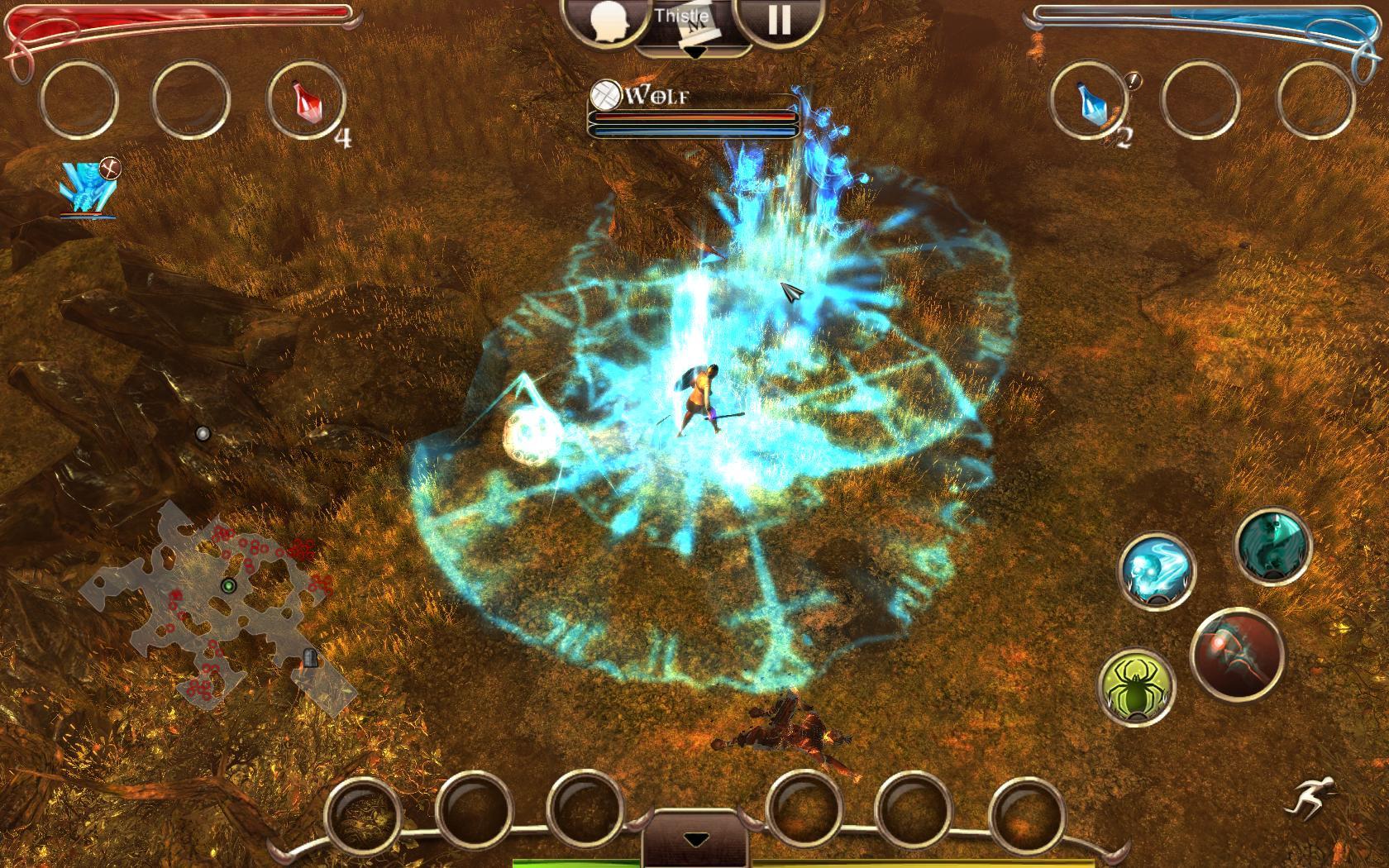The height and width of the screenshot is (868, 1389).
Task: Expand the bottom bar dropdown arrow
Action: (696, 840)
